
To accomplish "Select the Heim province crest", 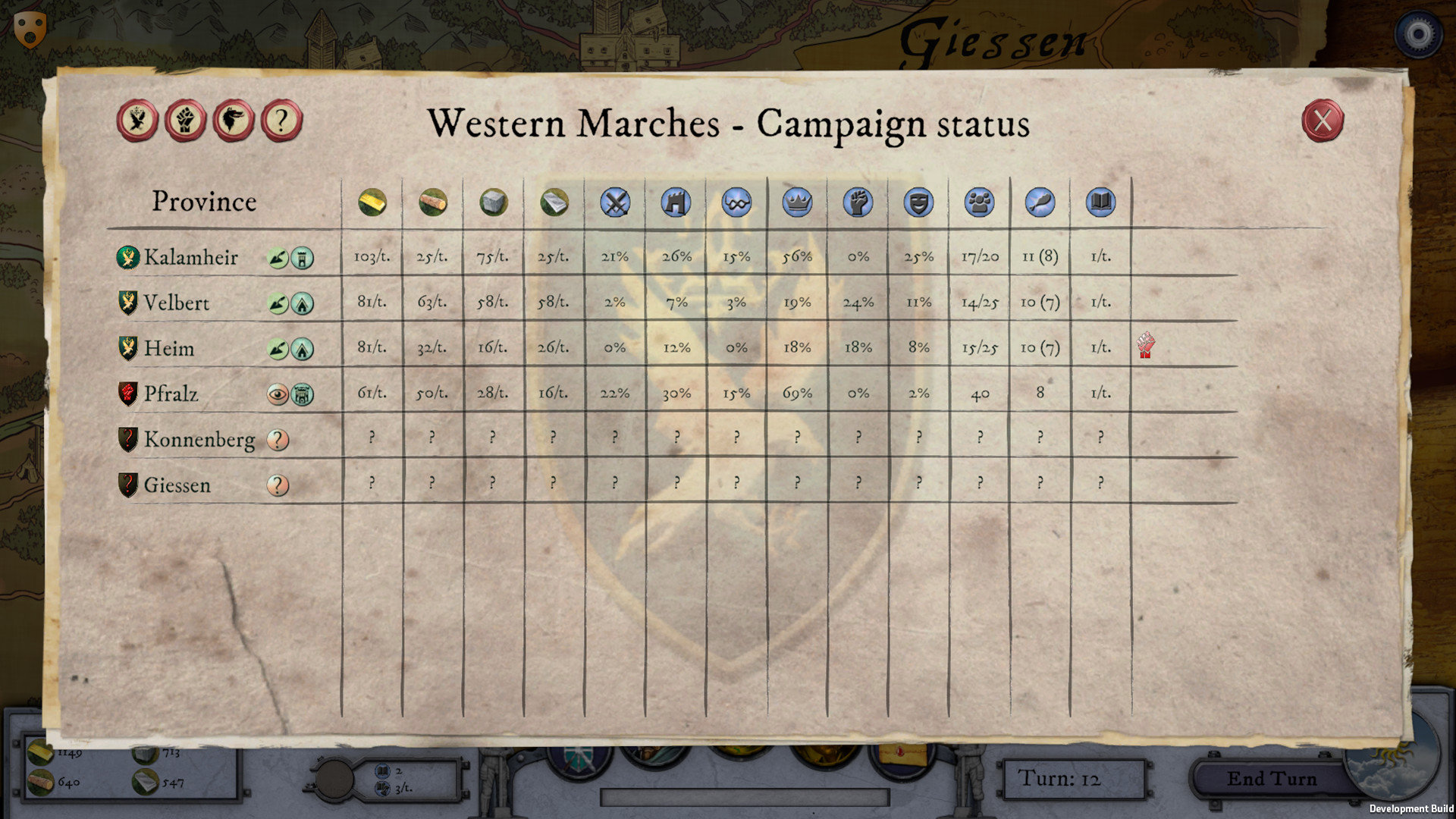I will pyautogui.click(x=127, y=348).
